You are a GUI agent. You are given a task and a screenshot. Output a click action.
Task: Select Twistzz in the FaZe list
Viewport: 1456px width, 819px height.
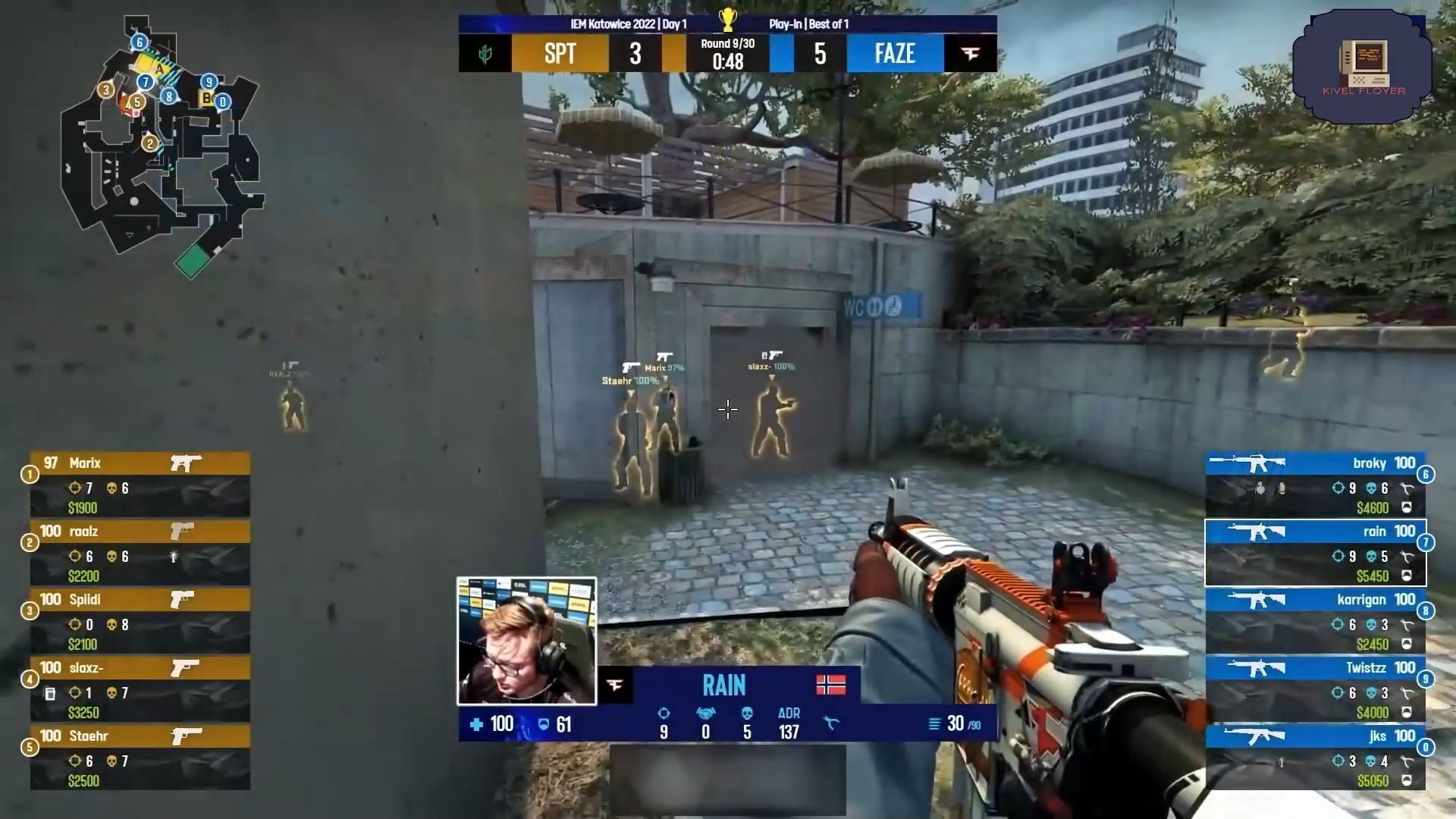tap(1315, 689)
